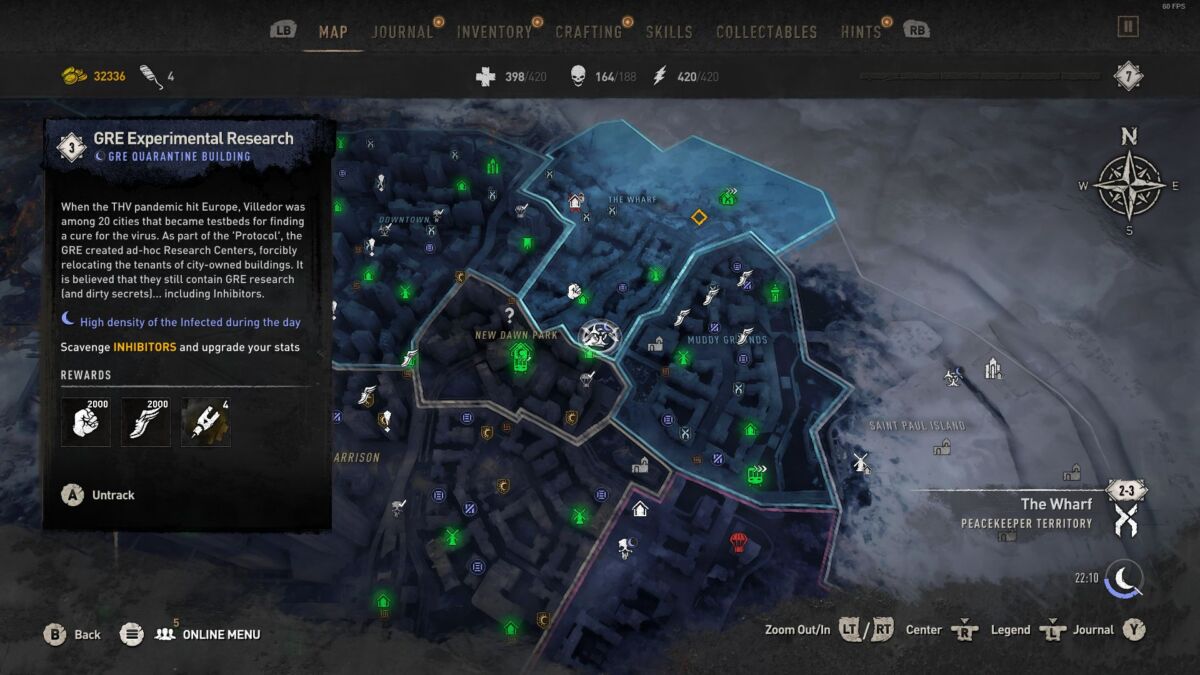This screenshot has height=675, width=1200.
Task: Go to the Crafting tab
Action: coord(588,32)
